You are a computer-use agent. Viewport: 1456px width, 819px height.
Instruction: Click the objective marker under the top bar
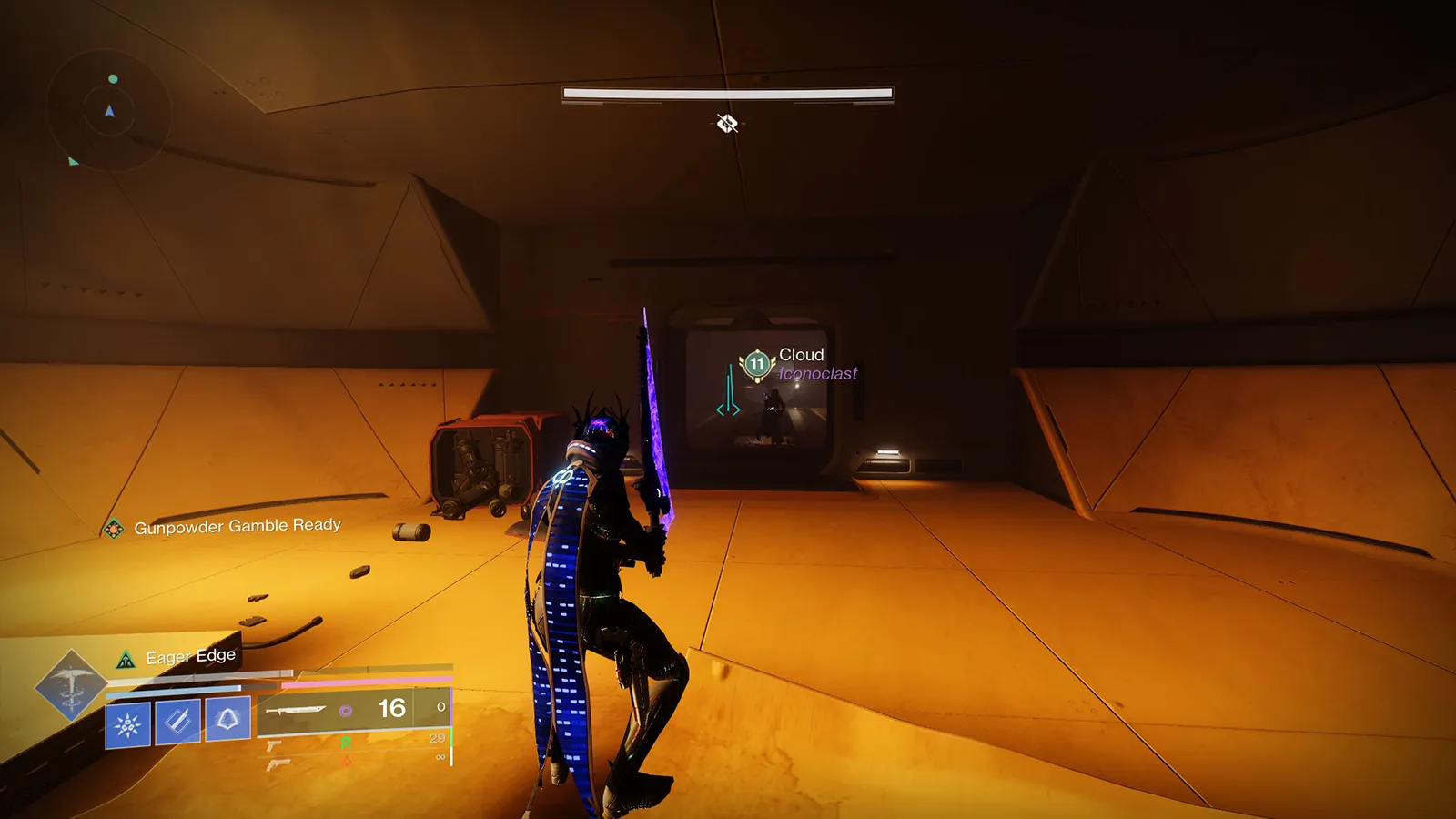(726, 123)
